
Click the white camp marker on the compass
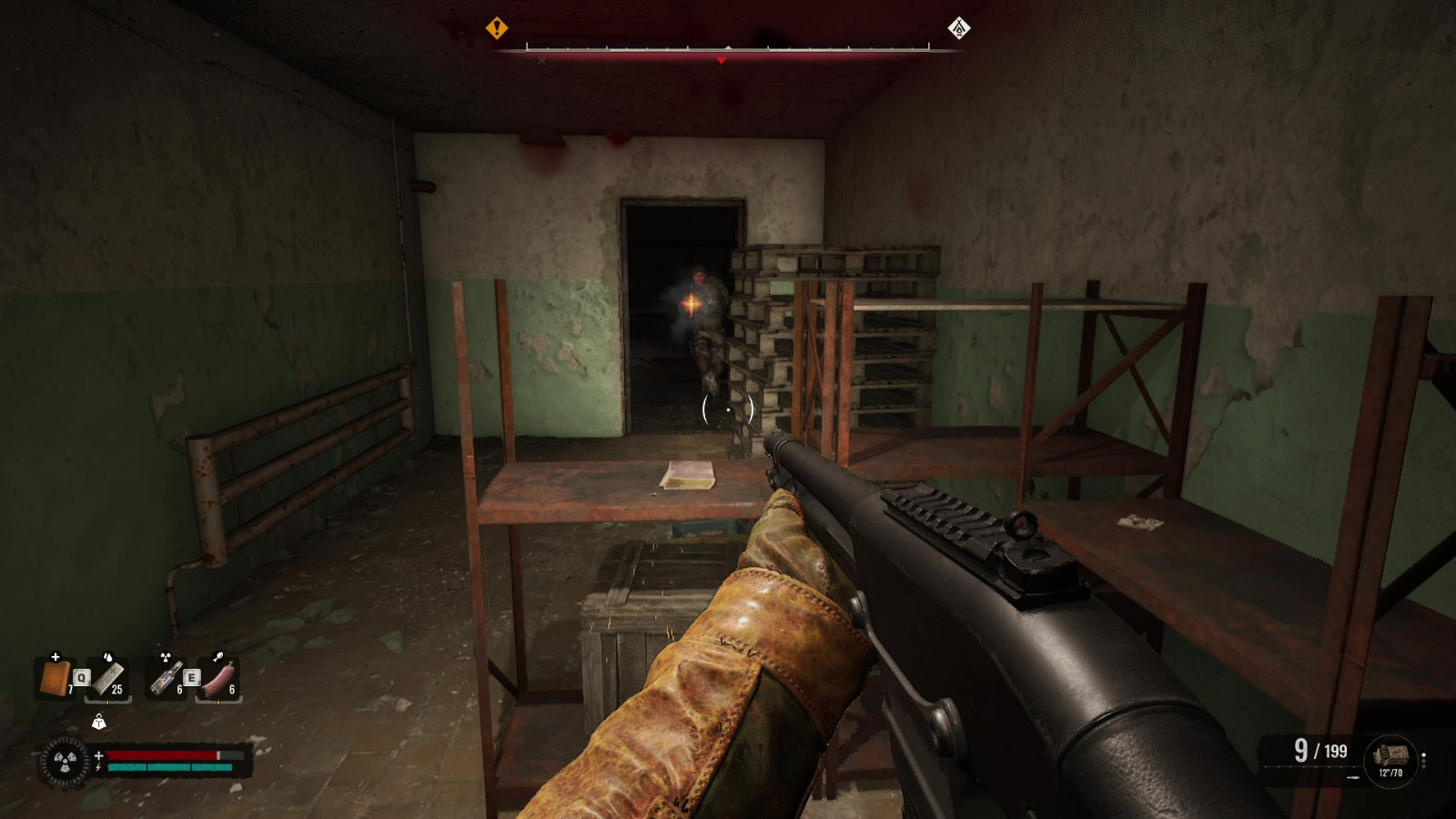coord(957,28)
